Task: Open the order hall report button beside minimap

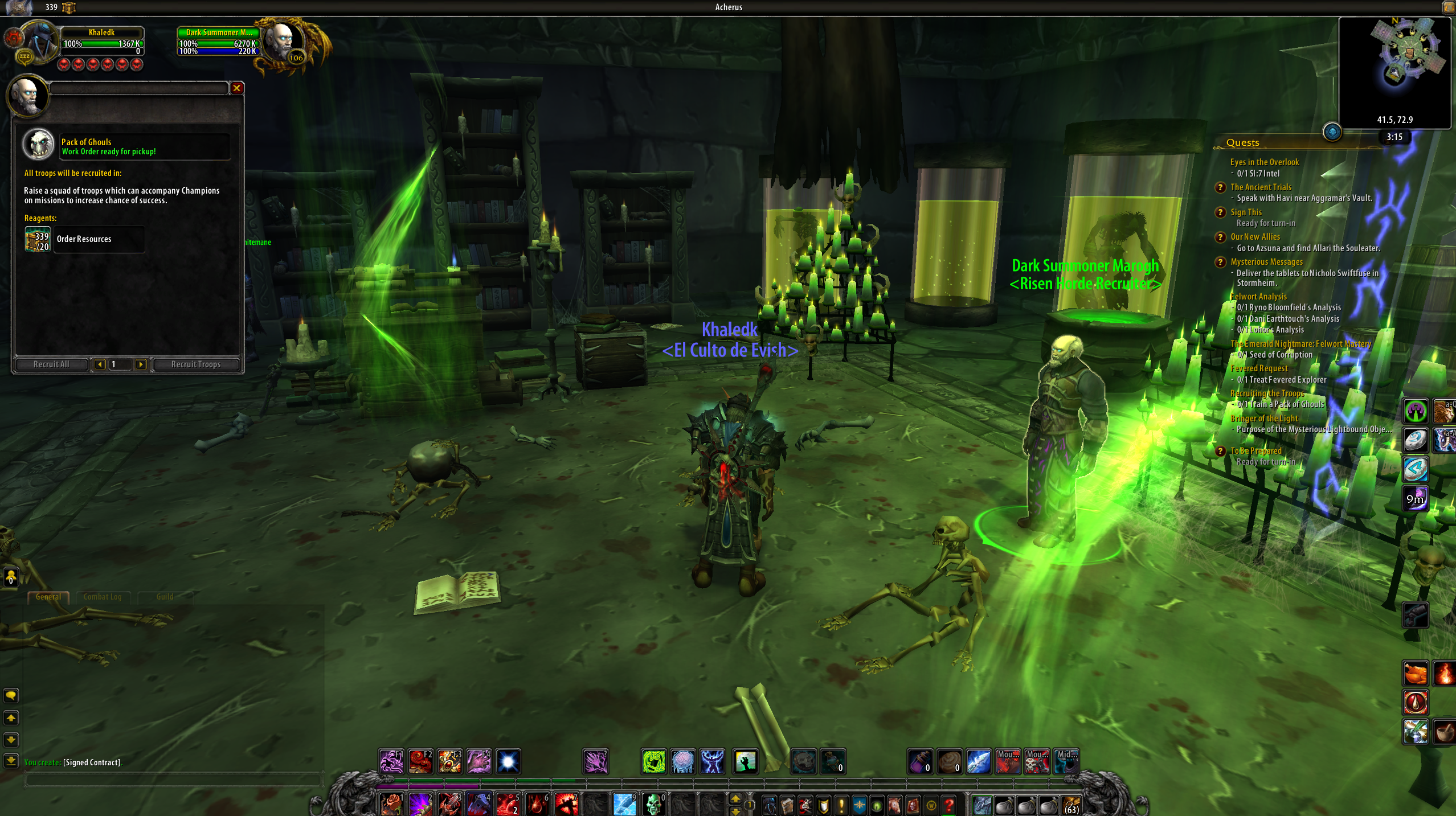Action: pos(1332,133)
